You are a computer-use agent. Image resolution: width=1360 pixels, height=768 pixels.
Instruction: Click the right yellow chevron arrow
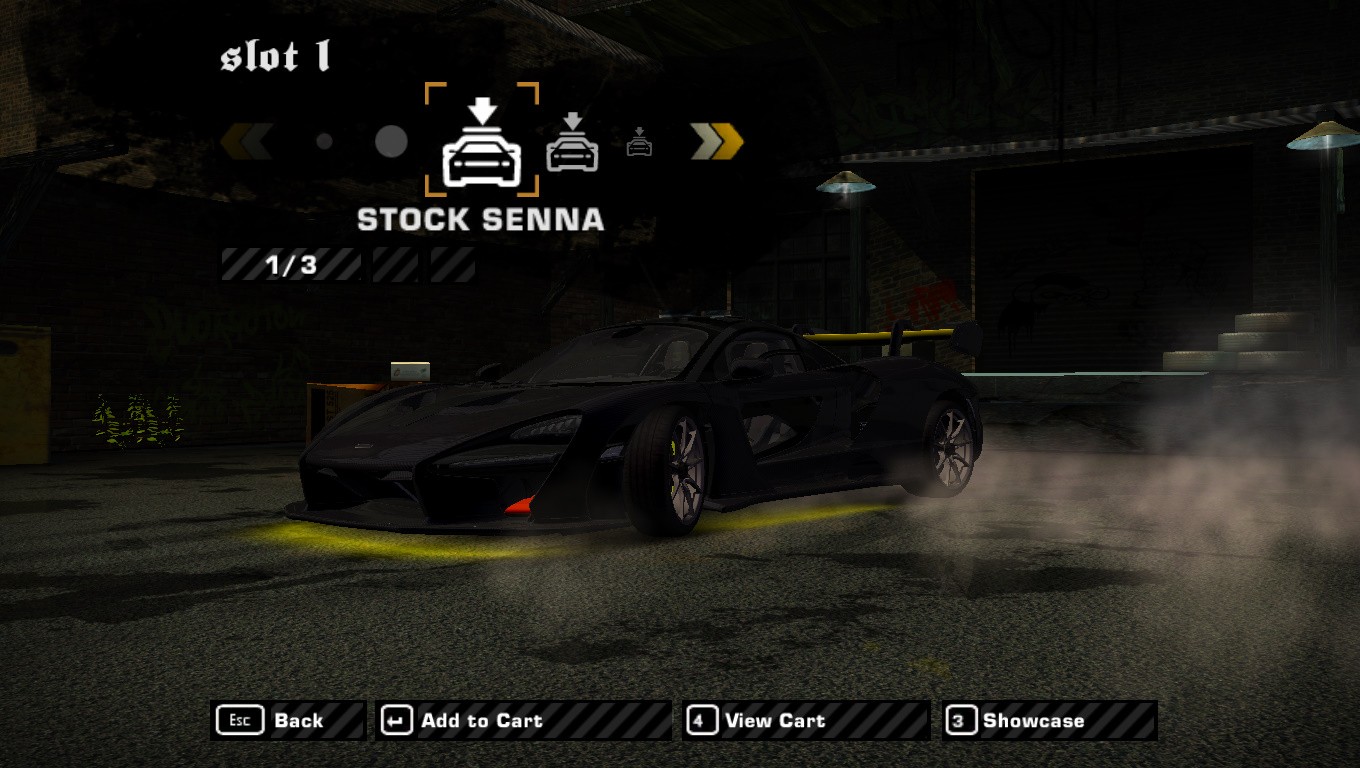[x=717, y=142]
